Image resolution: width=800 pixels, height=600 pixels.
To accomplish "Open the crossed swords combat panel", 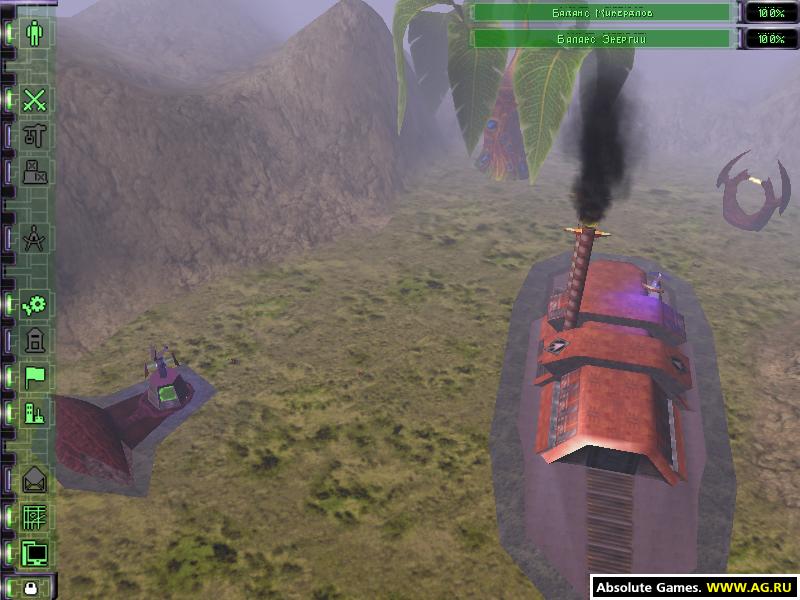I will point(36,99).
